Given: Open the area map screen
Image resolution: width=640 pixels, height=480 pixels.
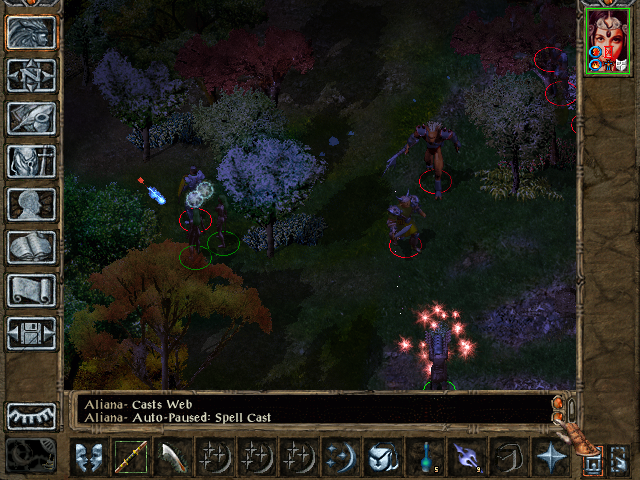Looking at the screenshot, I should 31,76.
